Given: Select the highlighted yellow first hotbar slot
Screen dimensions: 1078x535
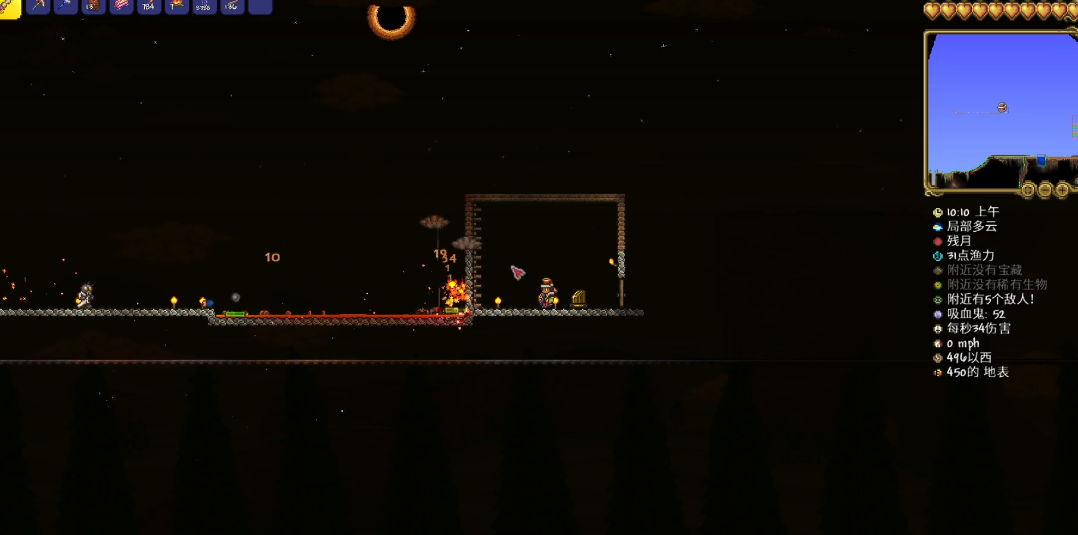Looking at the screenshot, I should tap(9, 6).
